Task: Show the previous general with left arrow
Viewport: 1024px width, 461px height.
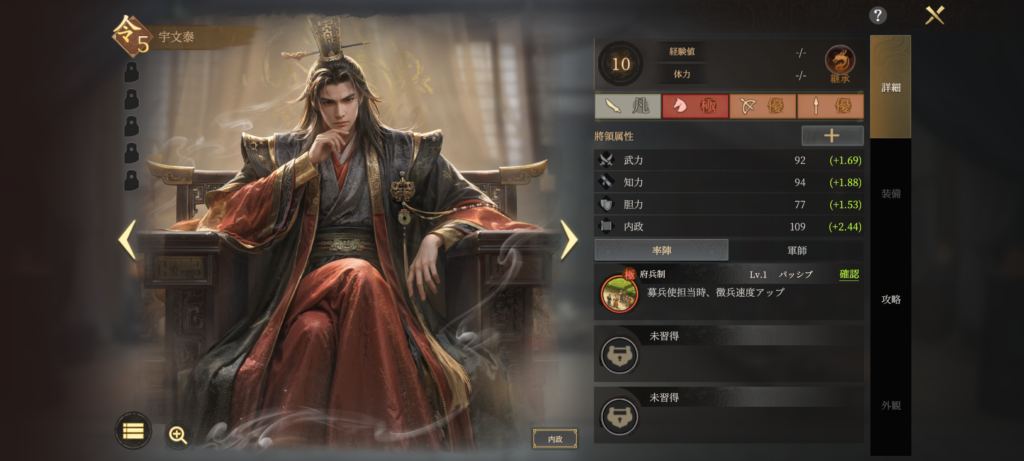Action: pos(127,239)
